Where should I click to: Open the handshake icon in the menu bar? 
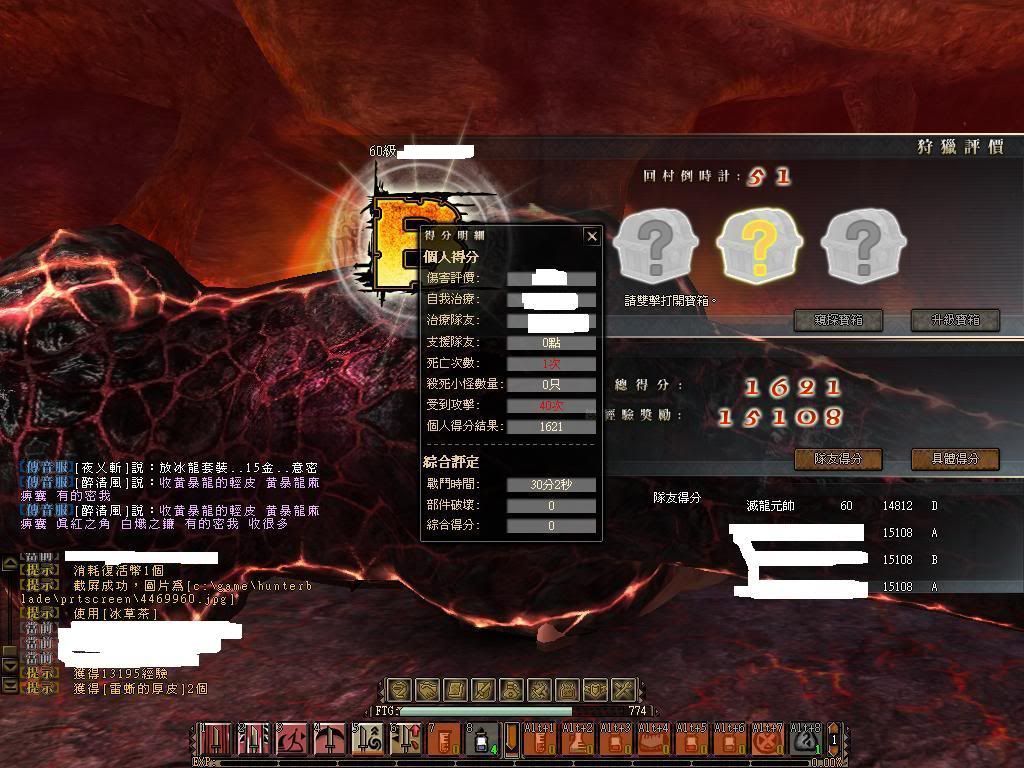(427, 690)
